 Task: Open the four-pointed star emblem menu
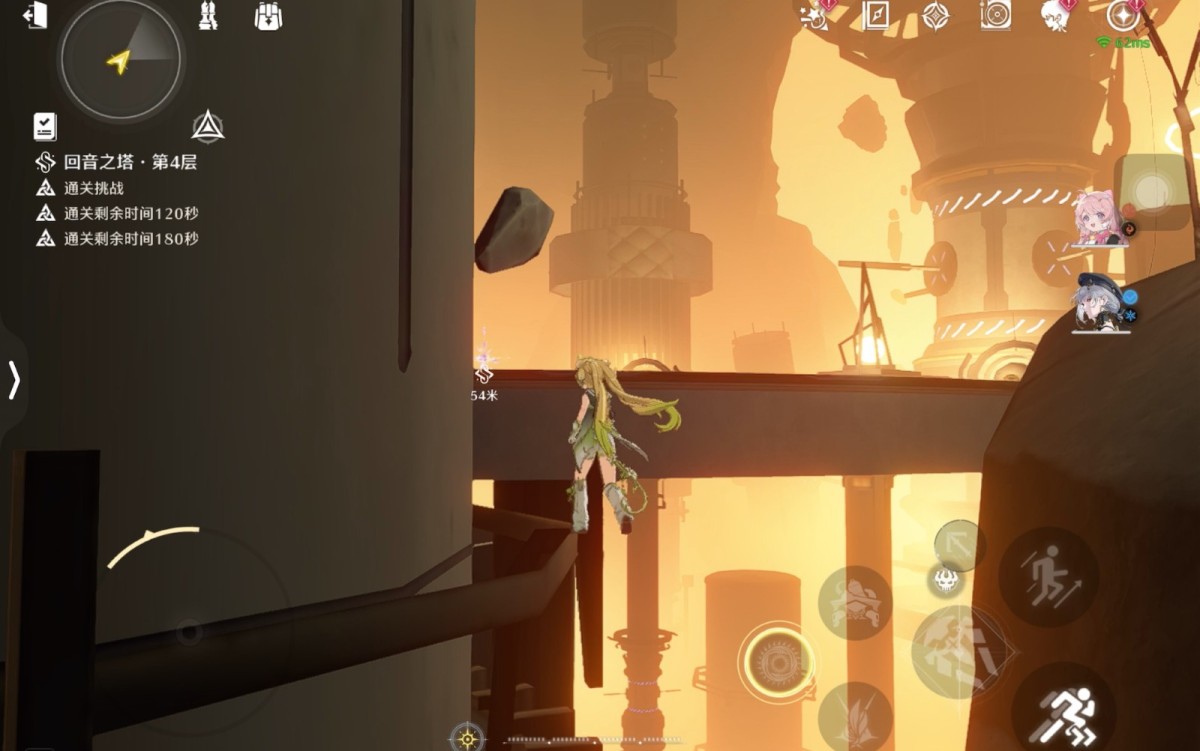coord(935,16)
